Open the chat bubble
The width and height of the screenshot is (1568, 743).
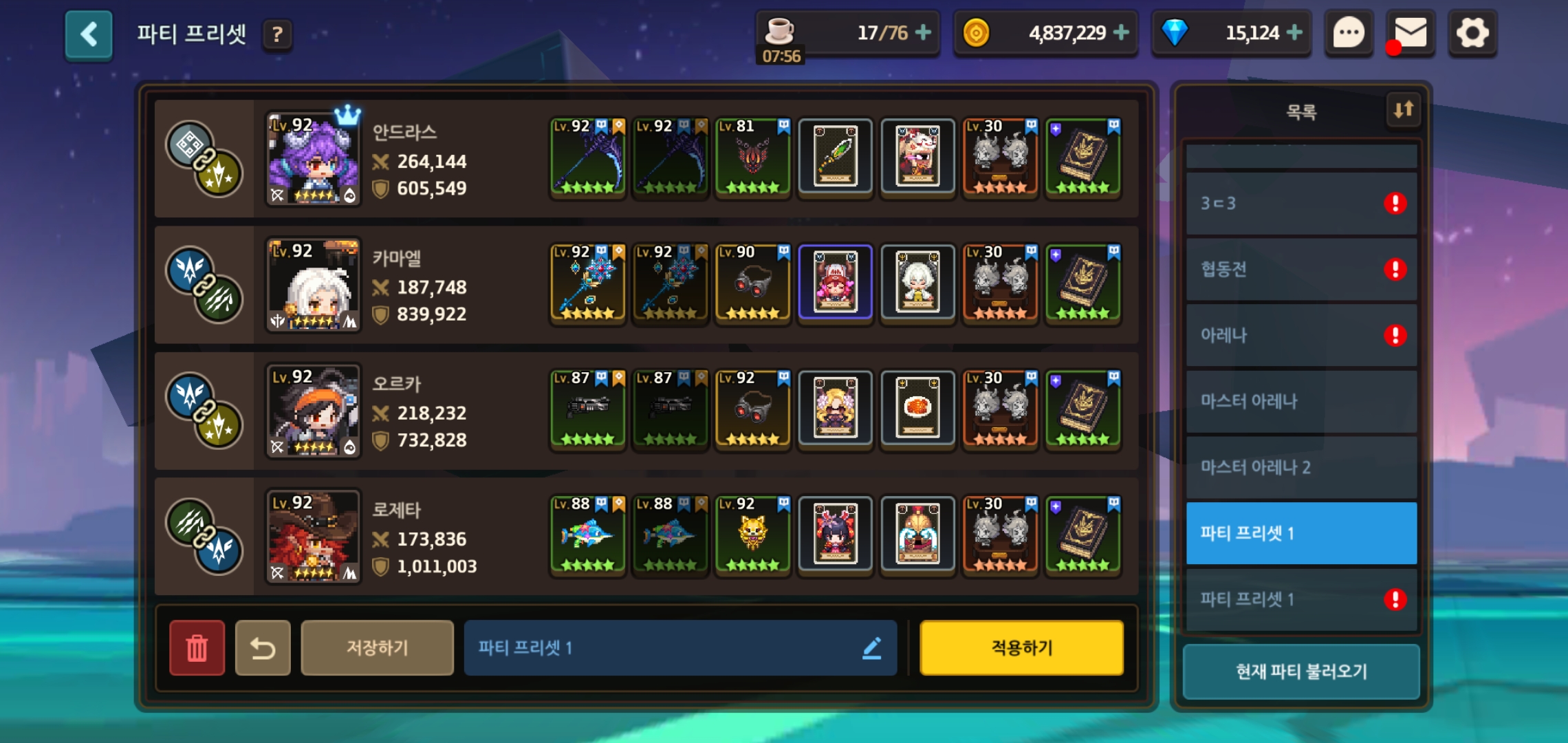click(x=1349, y=32)
